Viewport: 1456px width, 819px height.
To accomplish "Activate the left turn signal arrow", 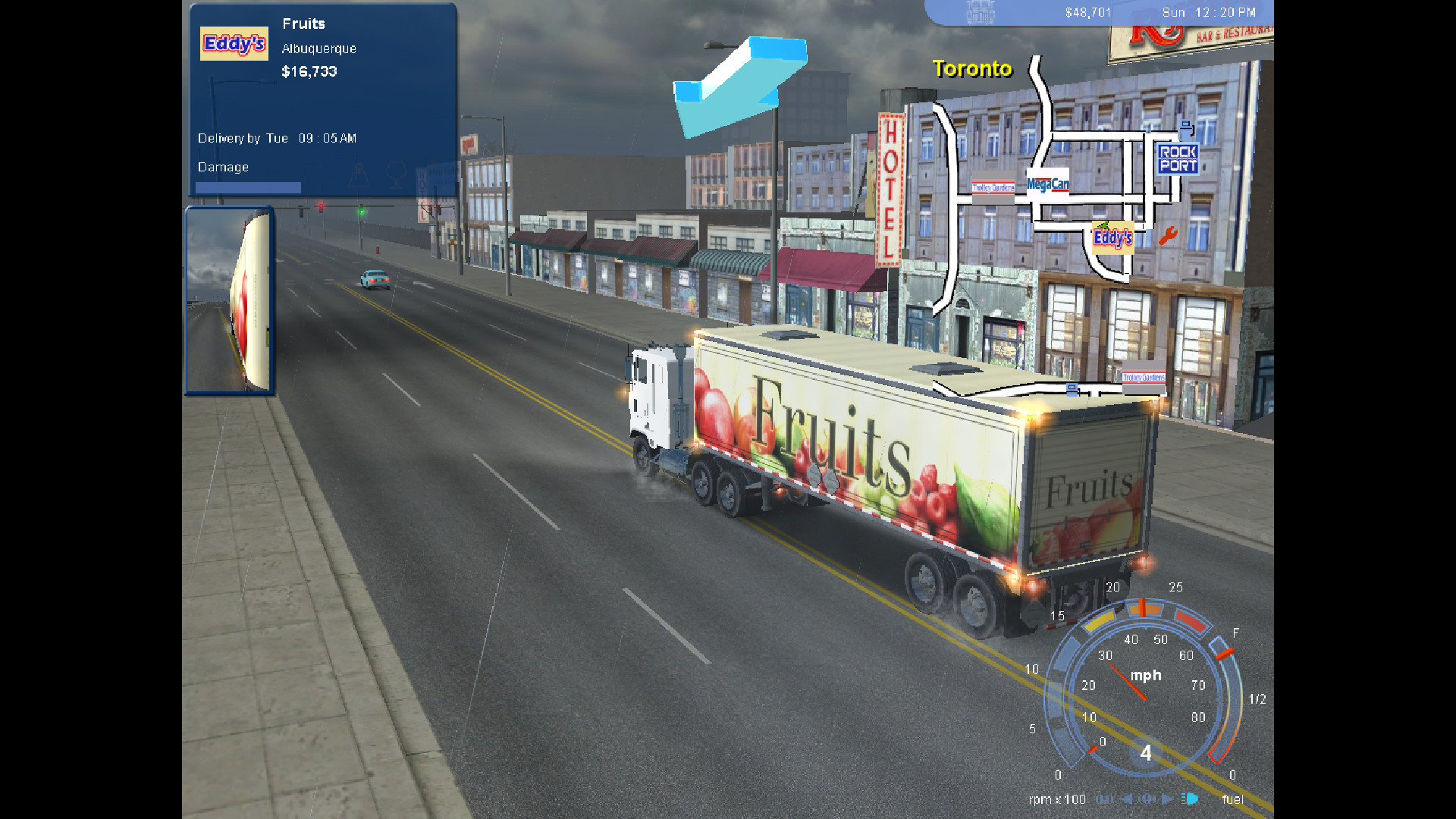I will click(x=1127, y=799).
